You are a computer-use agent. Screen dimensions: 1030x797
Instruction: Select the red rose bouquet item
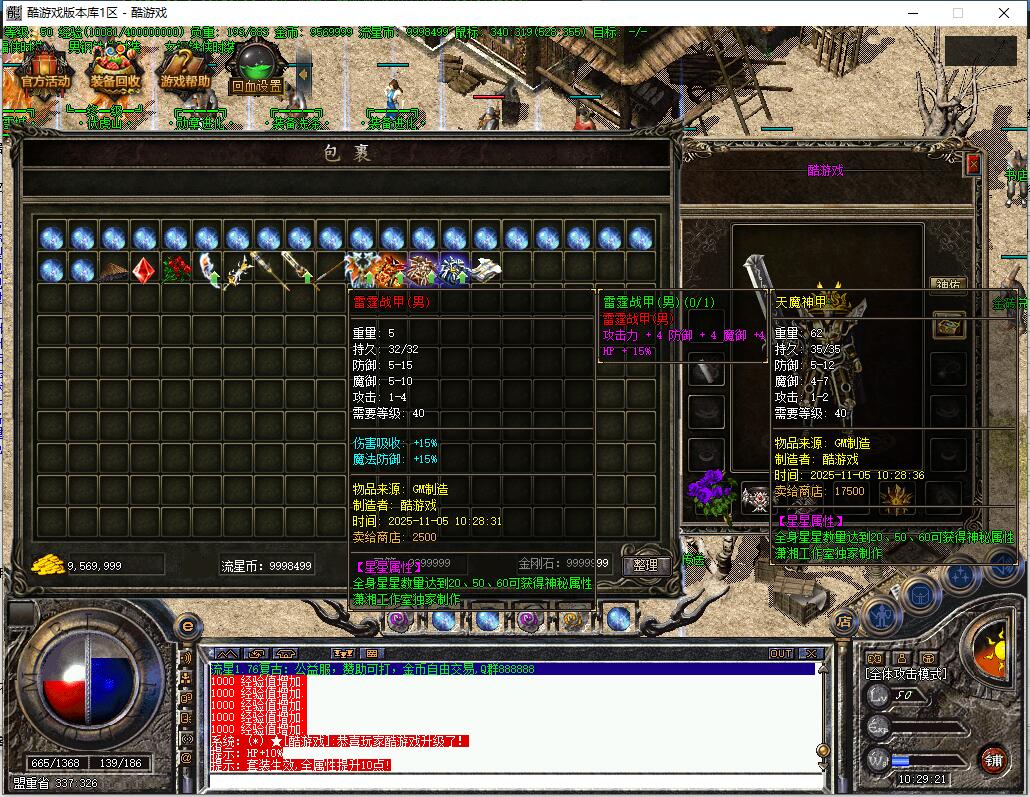pyautogui.click(x=176, y=269)
